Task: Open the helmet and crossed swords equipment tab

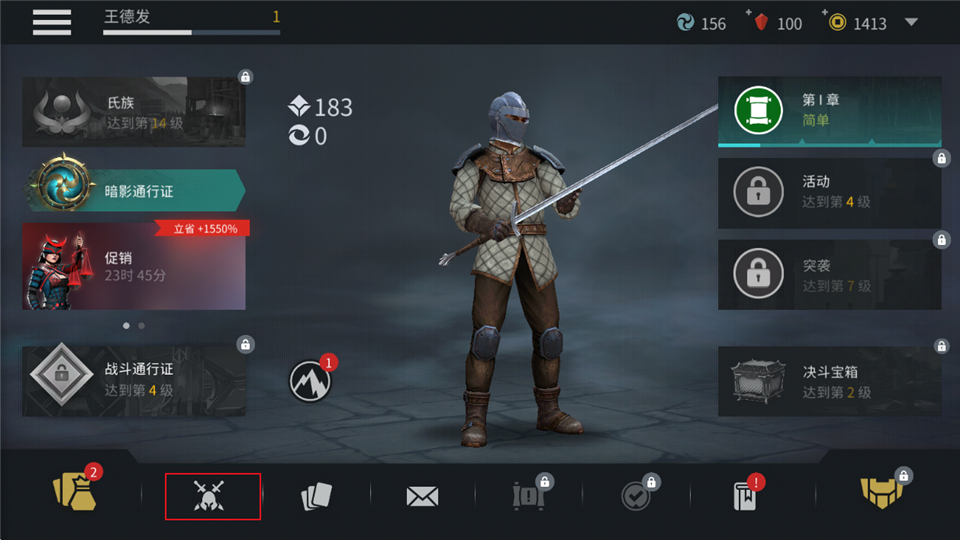Action: coord(212,496)
